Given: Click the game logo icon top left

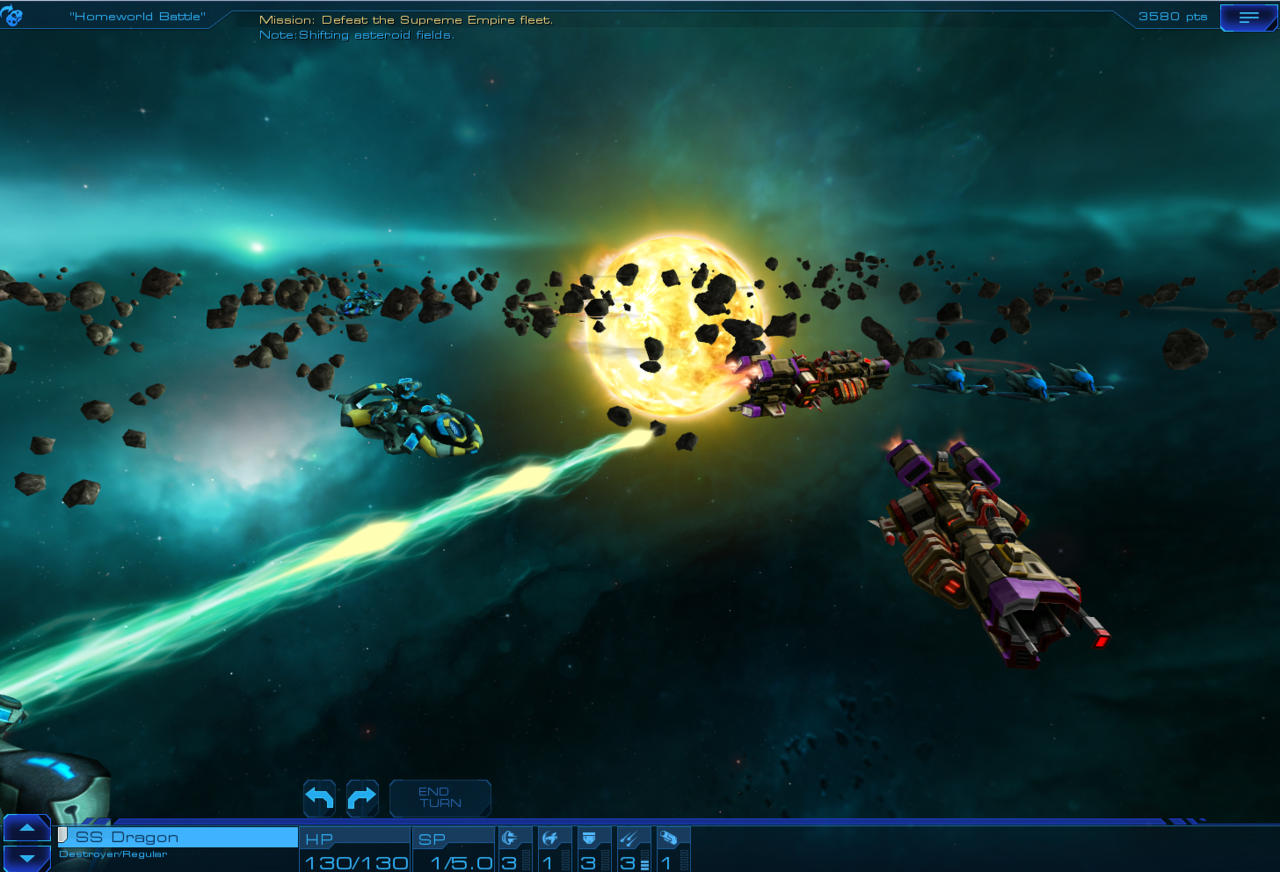Looking at the screenshot, I should tap(12, 14).
